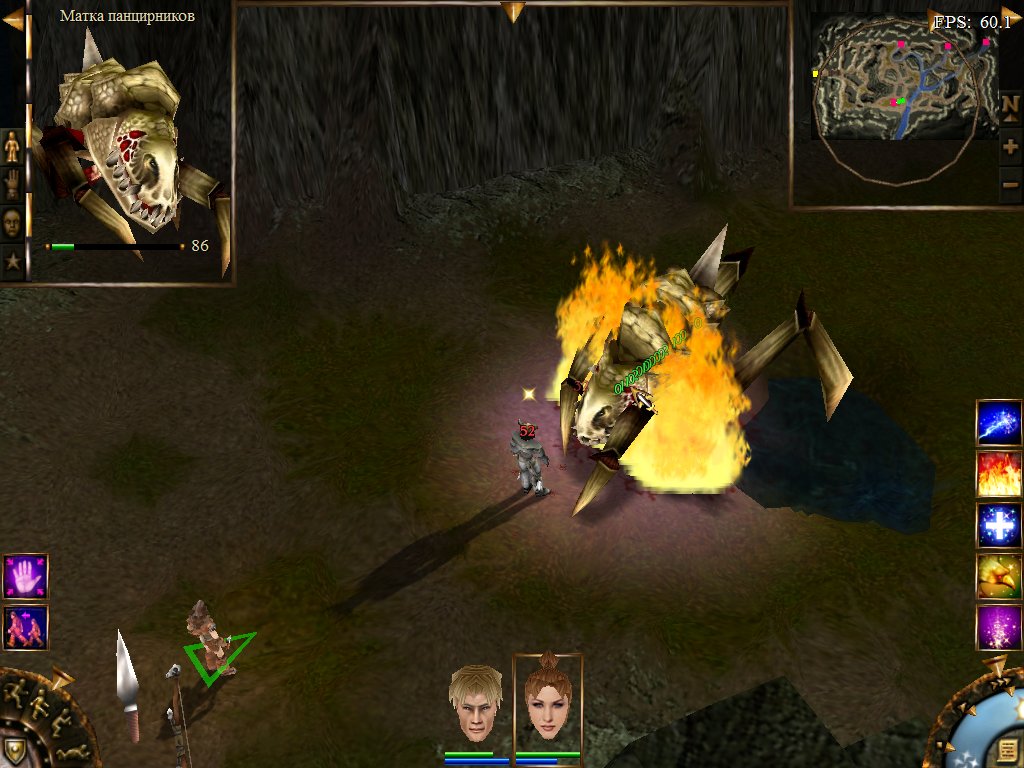The image size is (1024, 768).
Task: Toggle the minimap north orientation button
Action: pos(1010,106)
